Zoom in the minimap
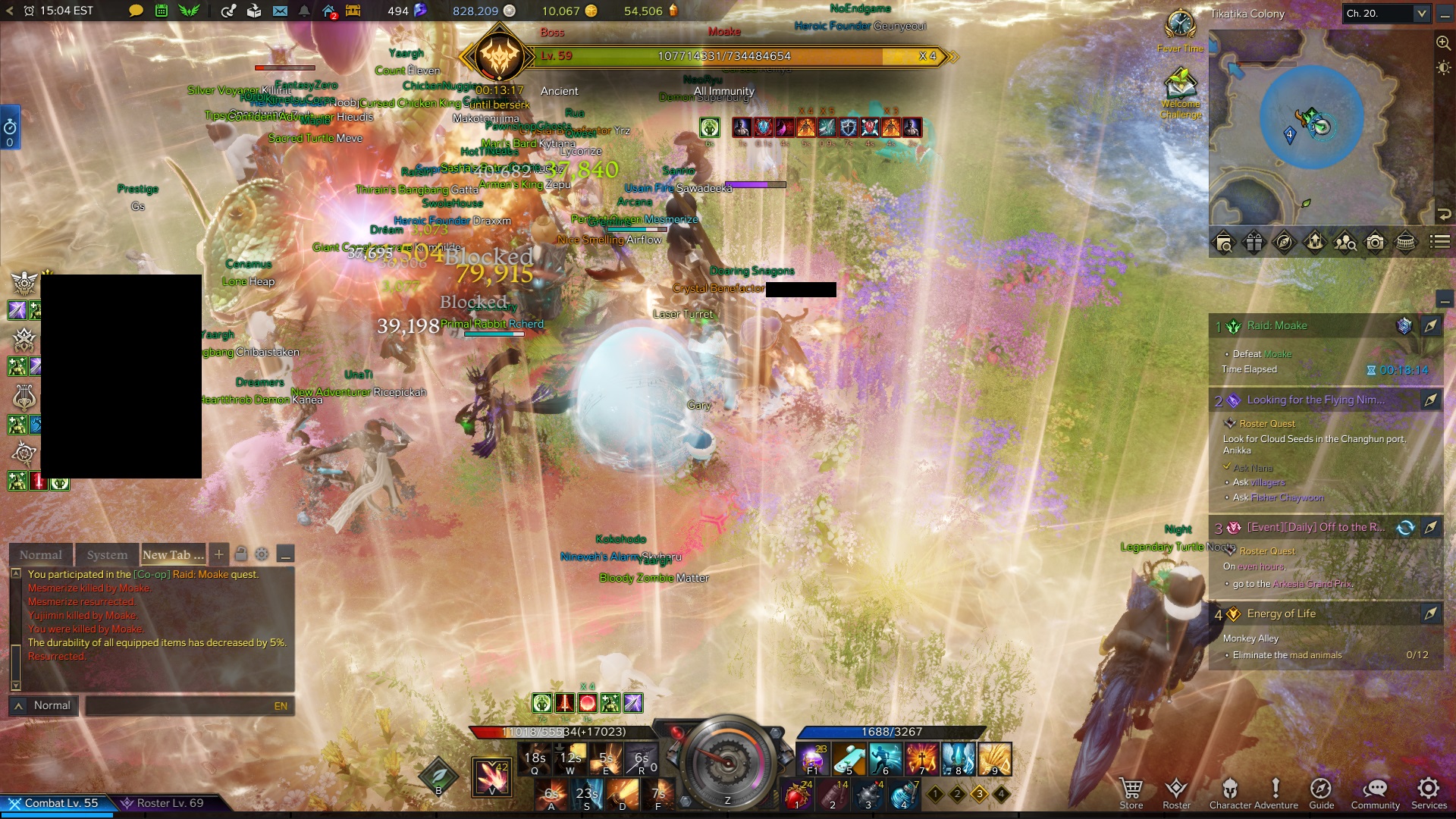Image resolution: width=1456 pixels, height=819 pixels. click(x=1443, y=43)
